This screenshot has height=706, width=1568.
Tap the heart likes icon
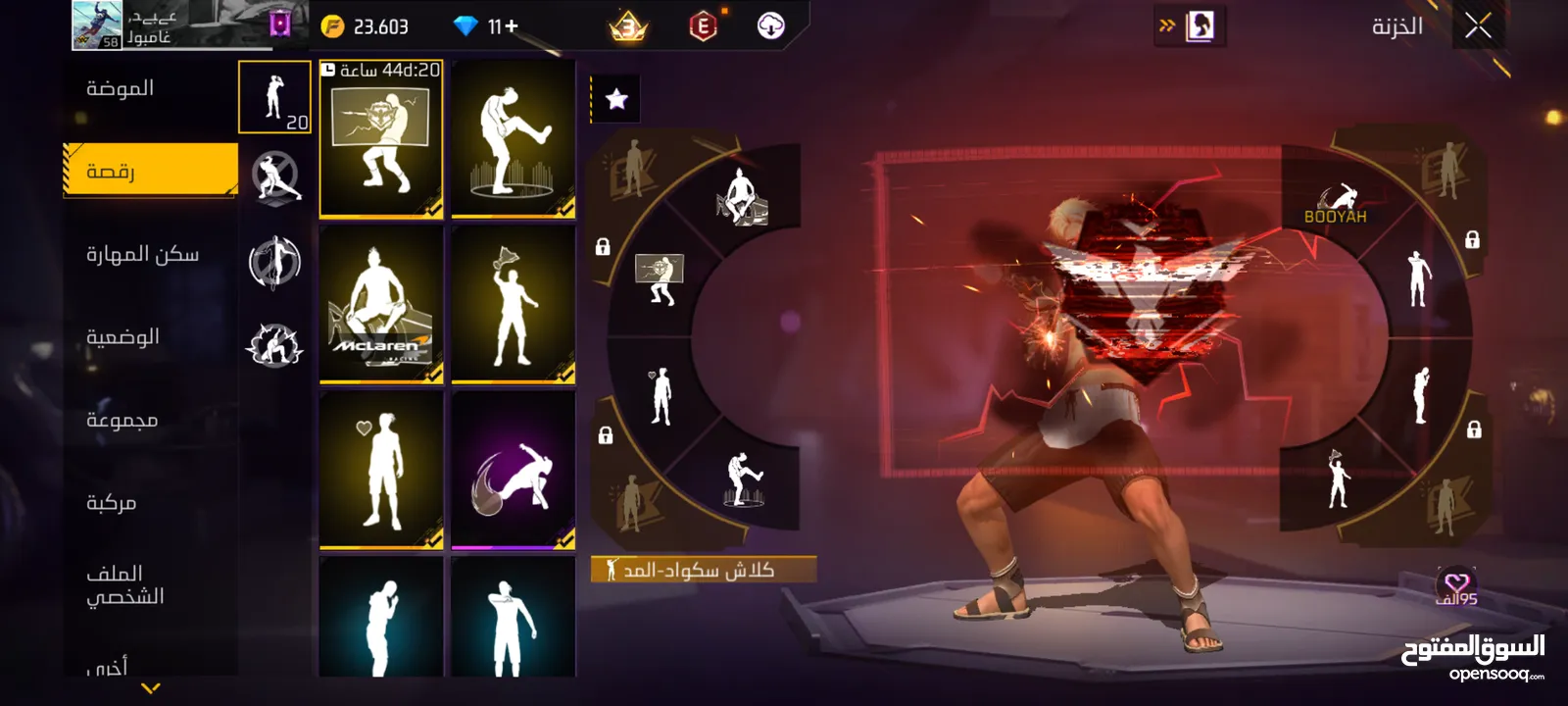1456,586
